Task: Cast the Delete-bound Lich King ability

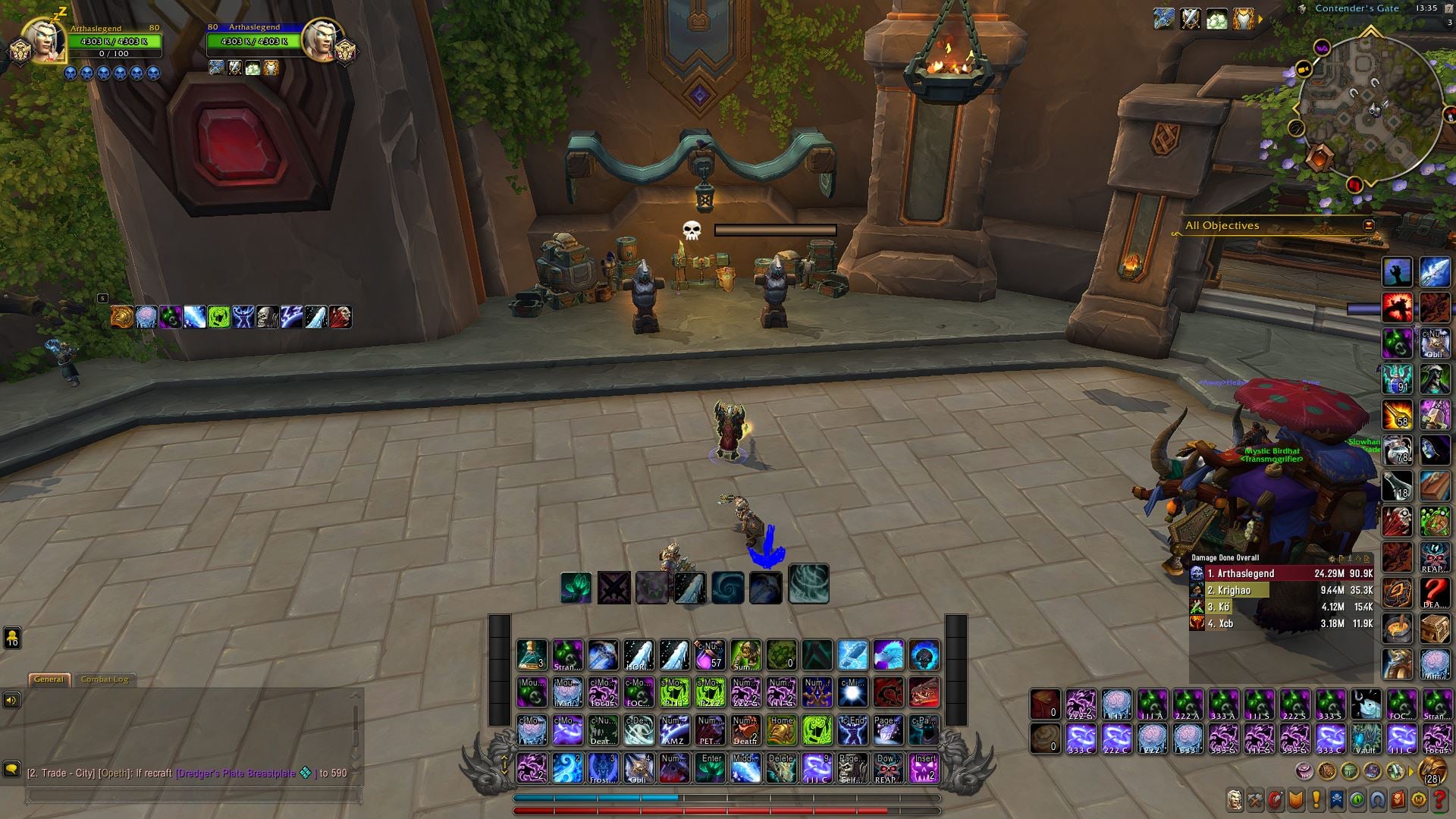Action: [x=781, y=768]
